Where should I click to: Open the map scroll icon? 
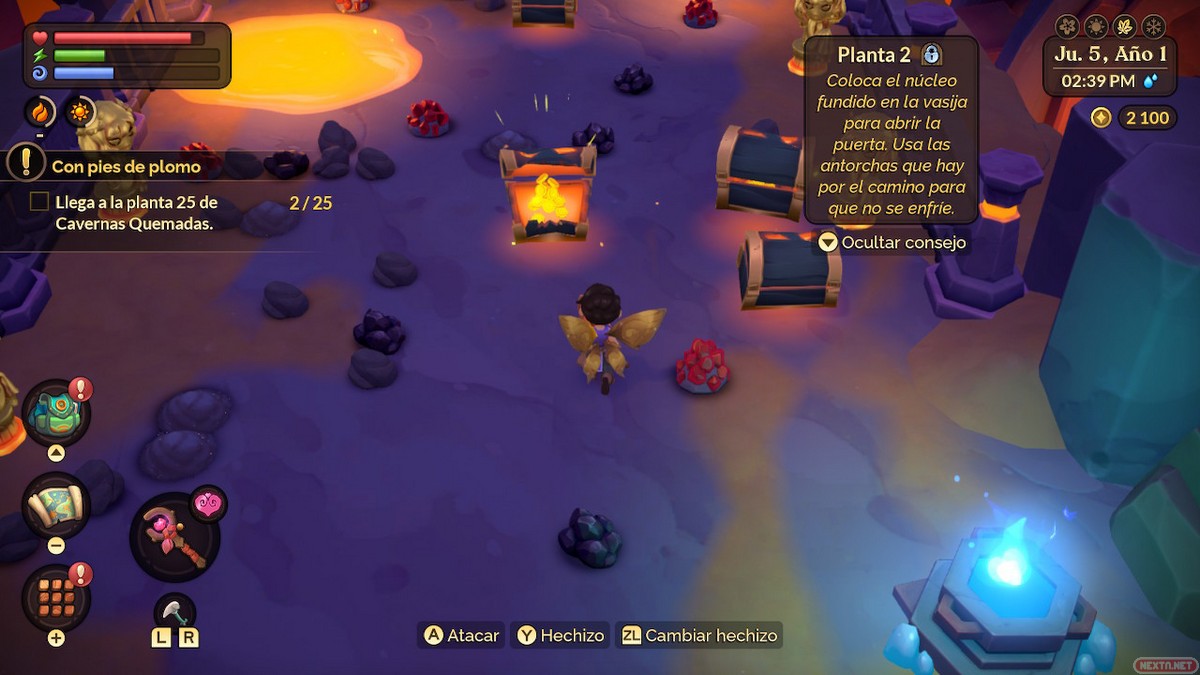[x=56, y=505]
